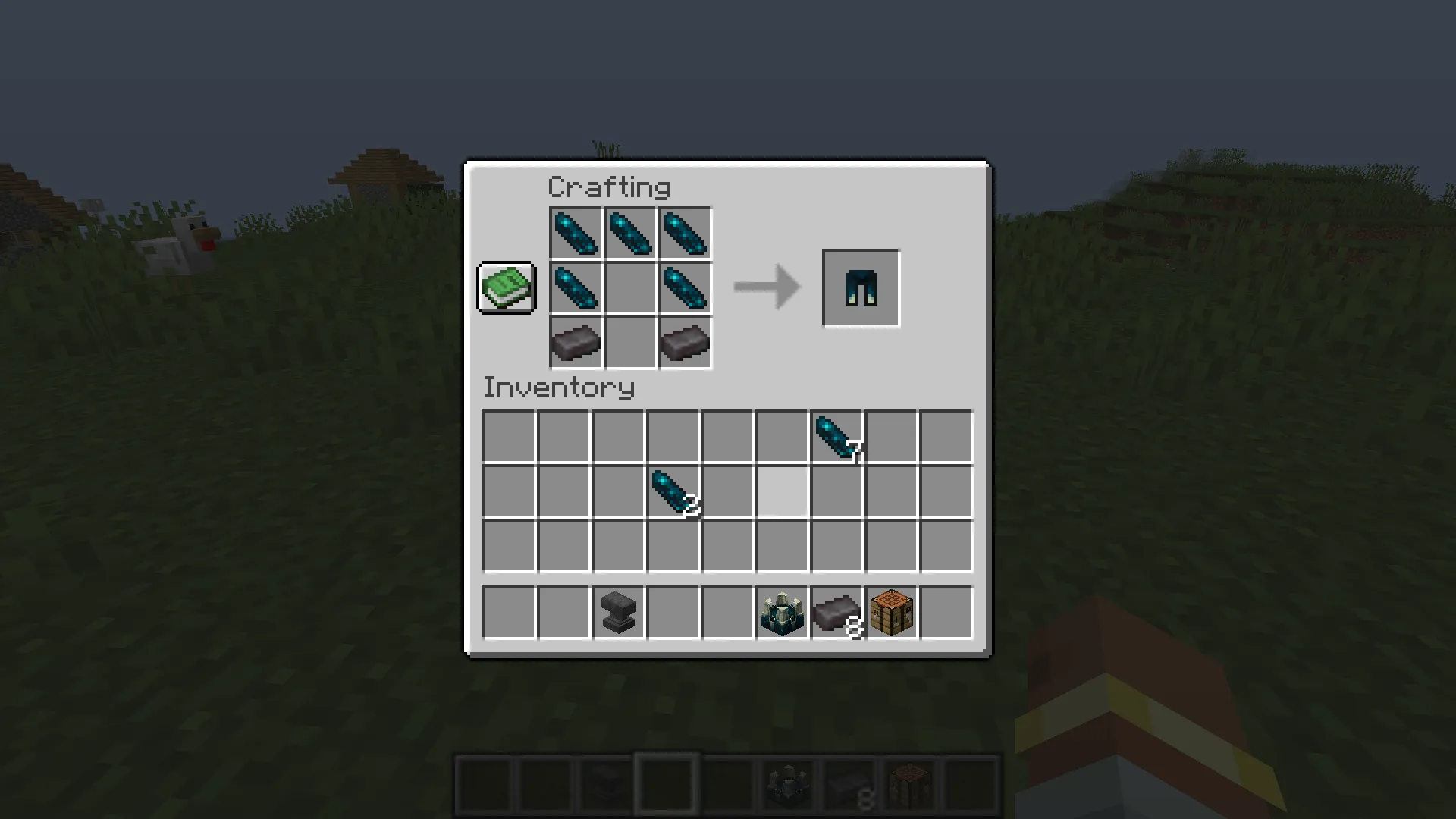
Task: Select the anvil in the inventory hotbar row
Action: 617,613
